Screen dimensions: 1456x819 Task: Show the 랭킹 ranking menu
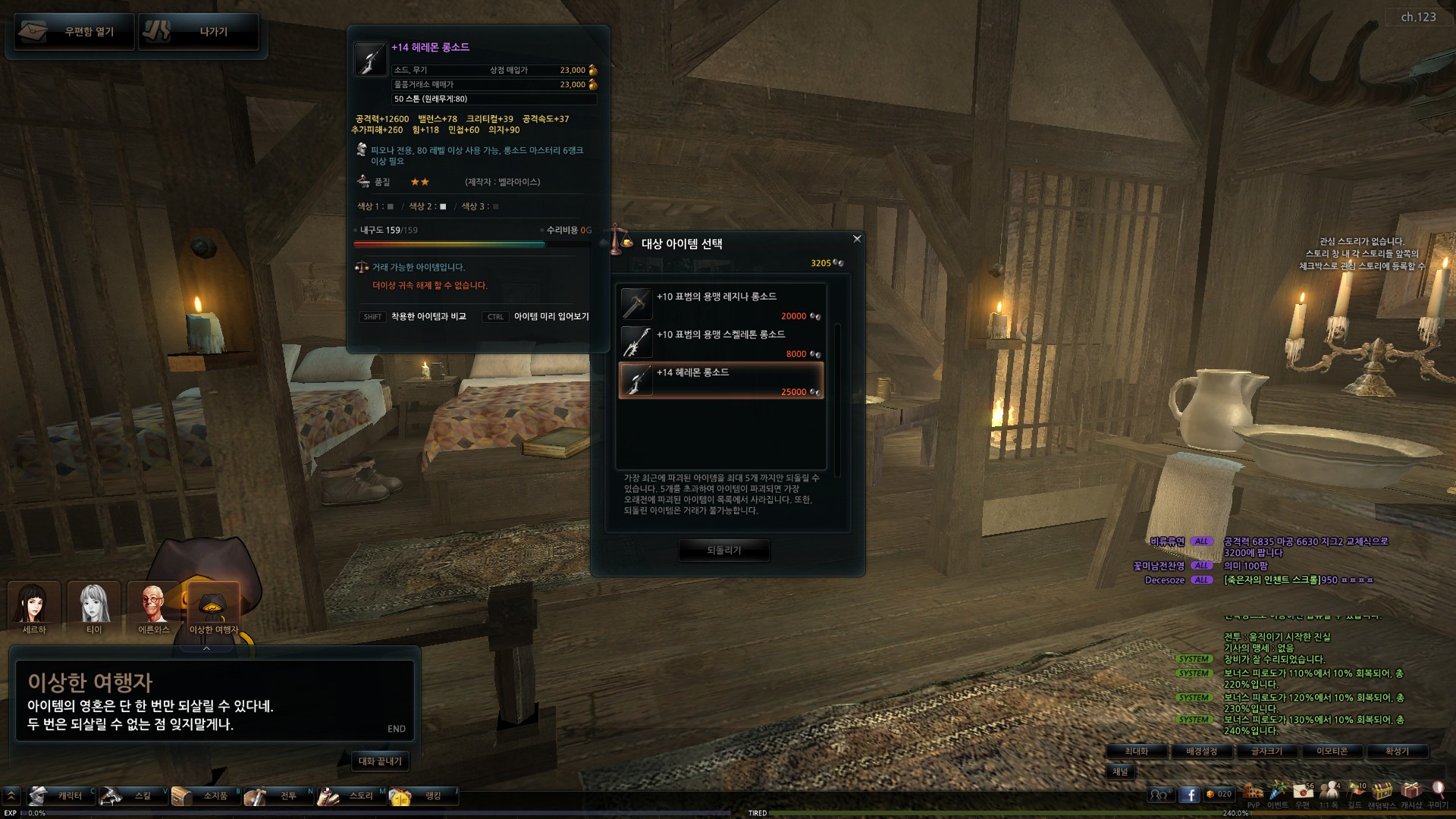(423, 796)
